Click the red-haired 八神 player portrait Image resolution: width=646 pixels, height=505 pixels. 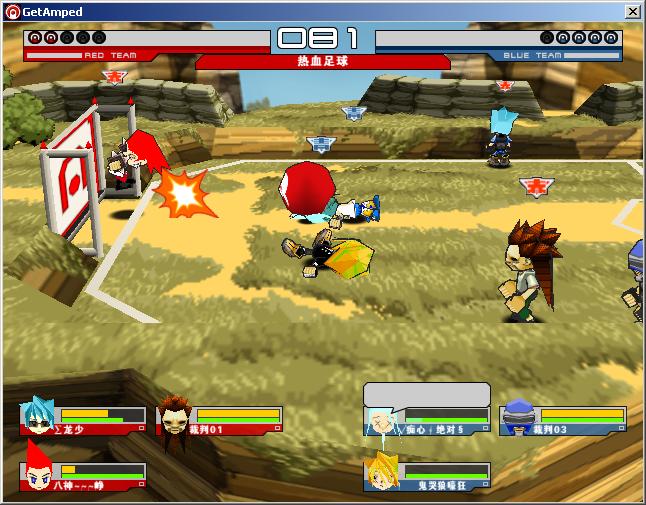37,475
